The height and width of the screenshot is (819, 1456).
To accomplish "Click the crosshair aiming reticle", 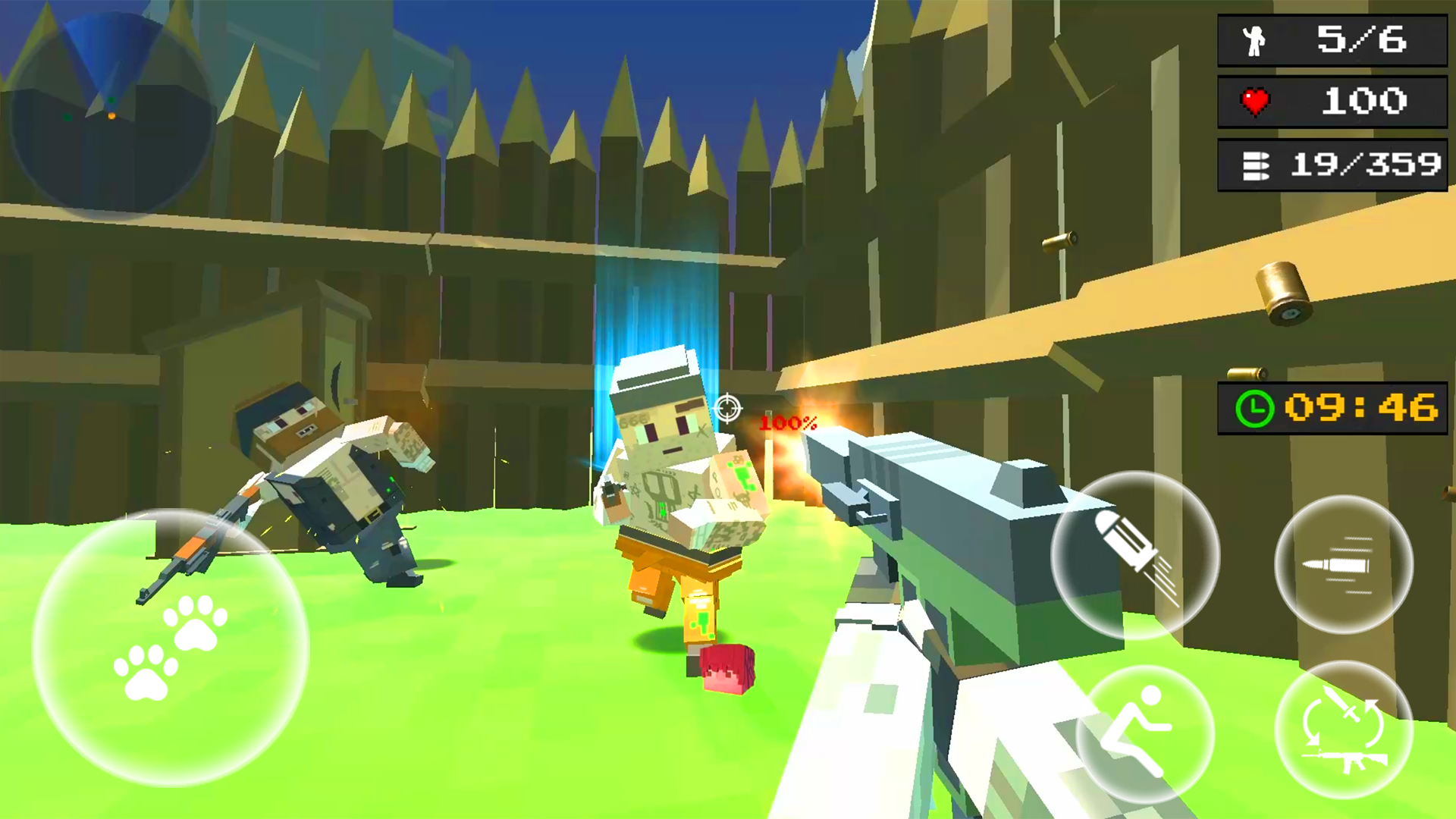I will (727, 407).
